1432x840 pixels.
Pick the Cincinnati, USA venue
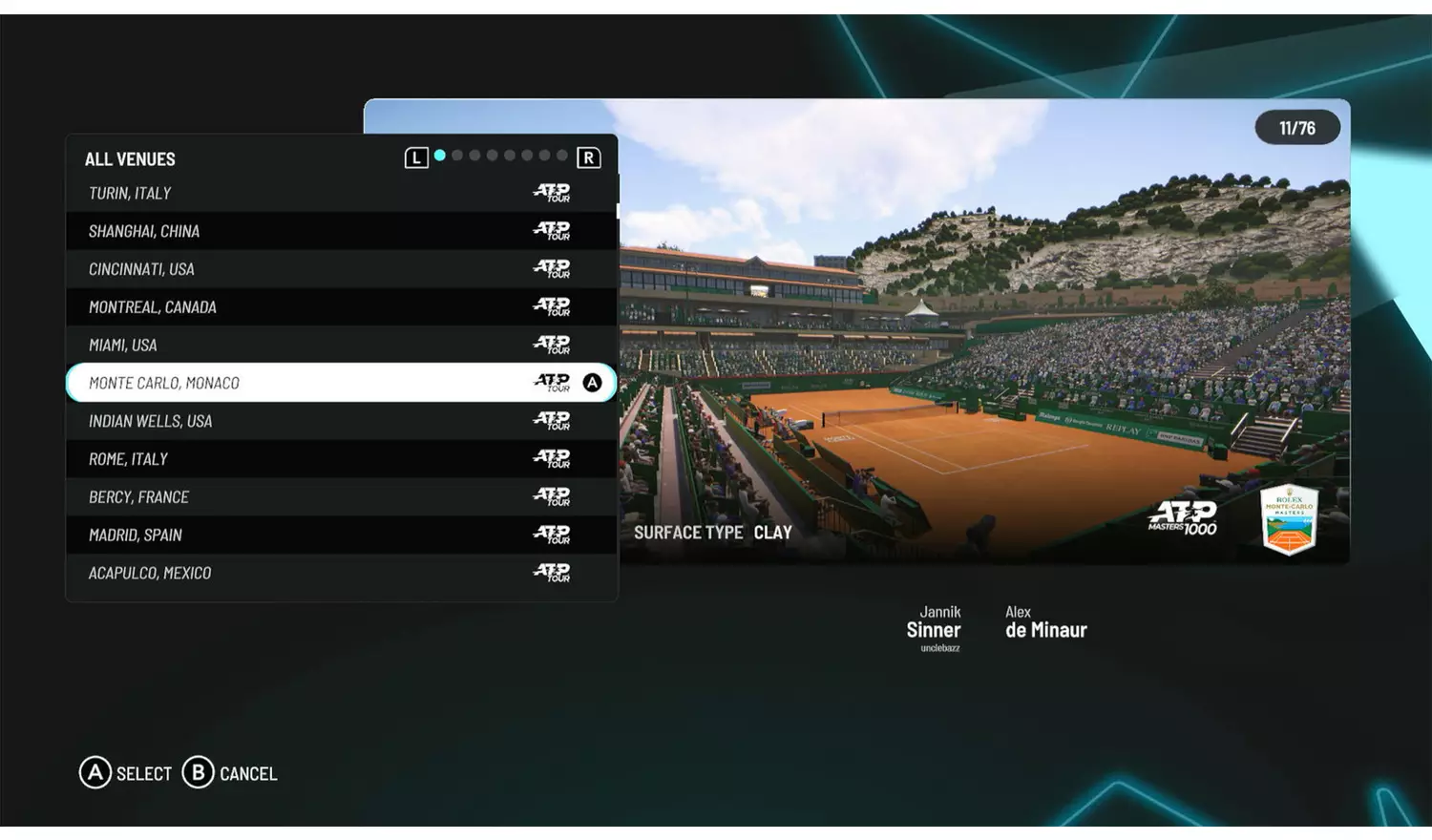[x=341, y=269]
